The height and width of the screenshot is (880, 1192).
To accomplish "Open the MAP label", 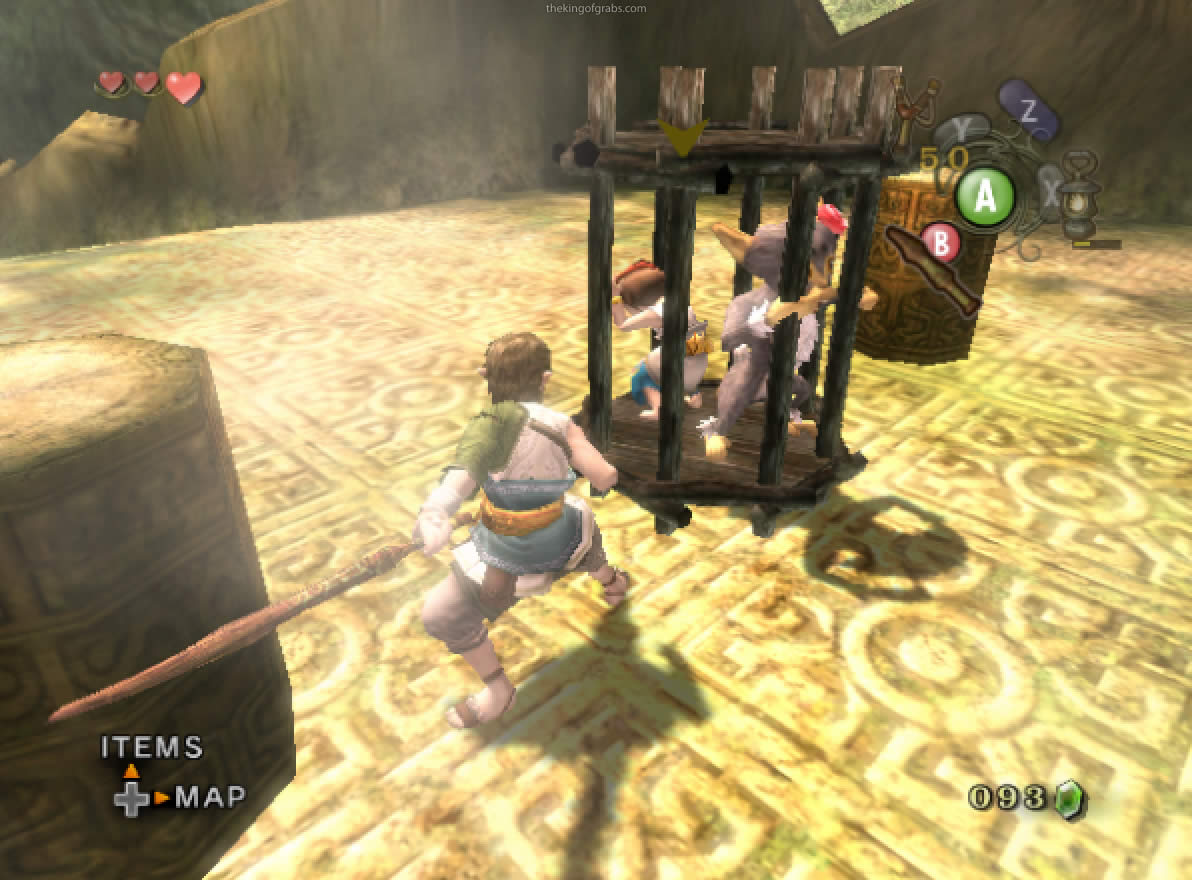I will [x=210, y=797].
